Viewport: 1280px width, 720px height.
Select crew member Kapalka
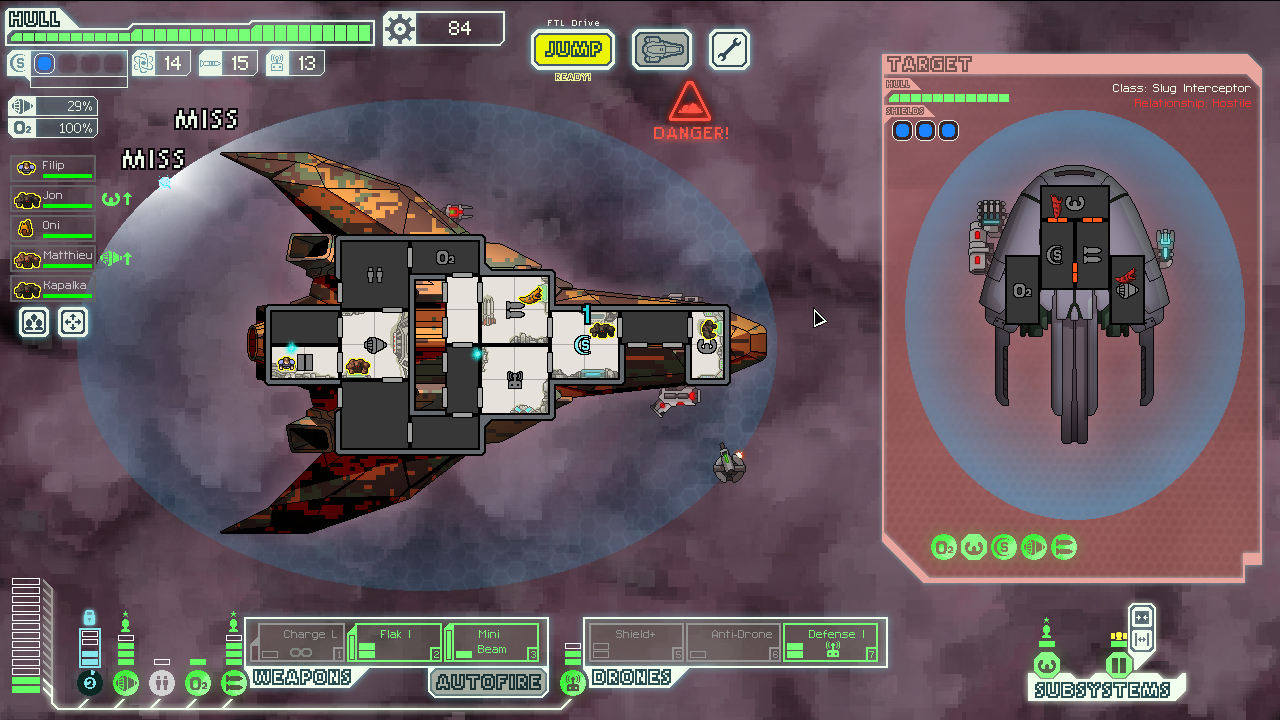[x=54, y=287]
